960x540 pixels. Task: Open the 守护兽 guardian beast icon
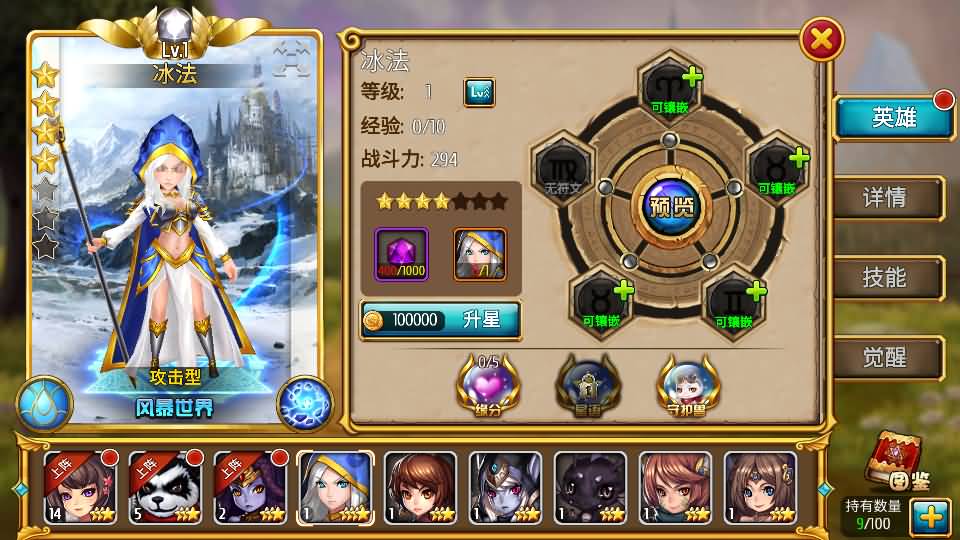tap(688, 384)
